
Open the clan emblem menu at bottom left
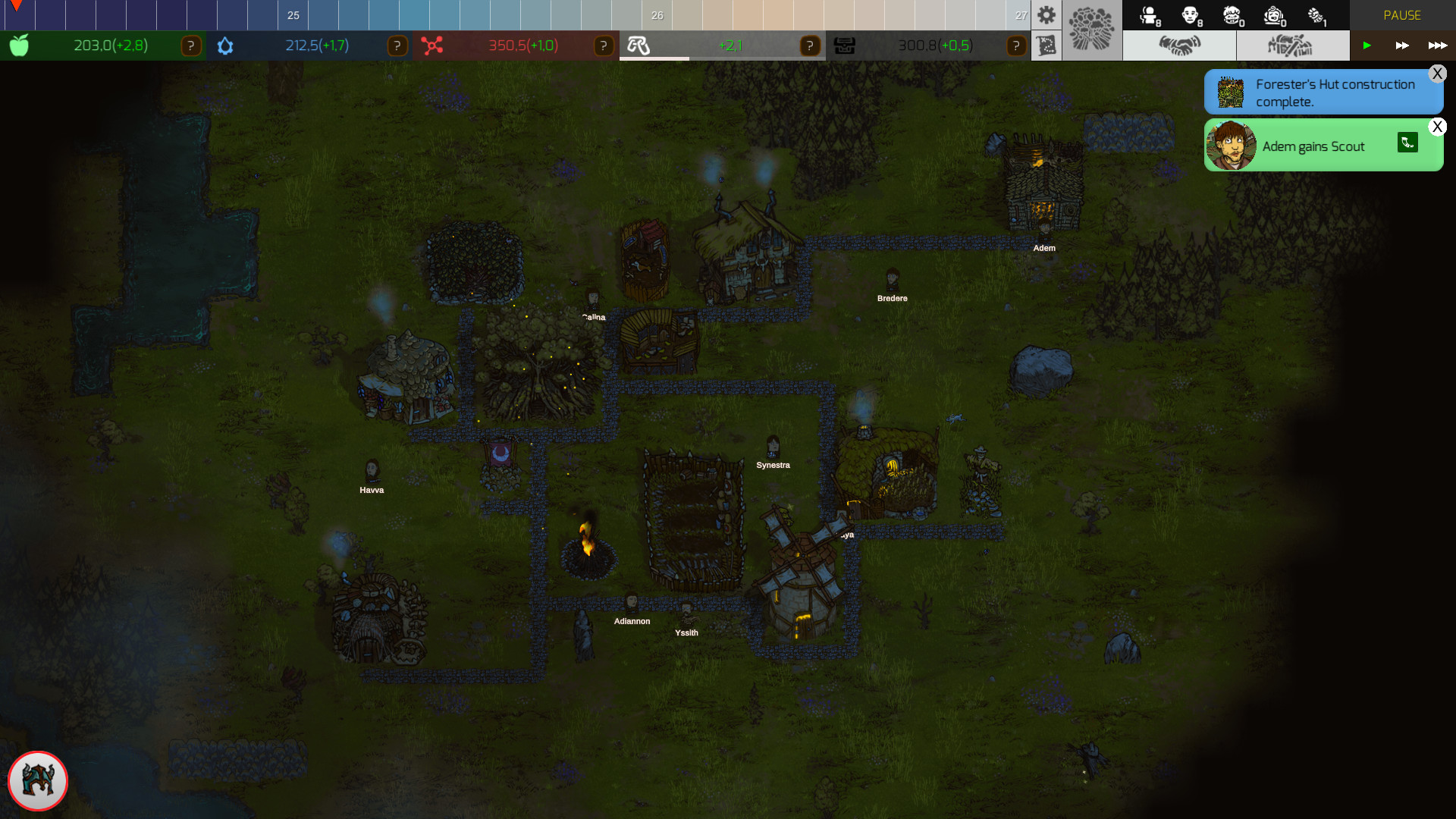pyautogui.click(x=38, y=781)
